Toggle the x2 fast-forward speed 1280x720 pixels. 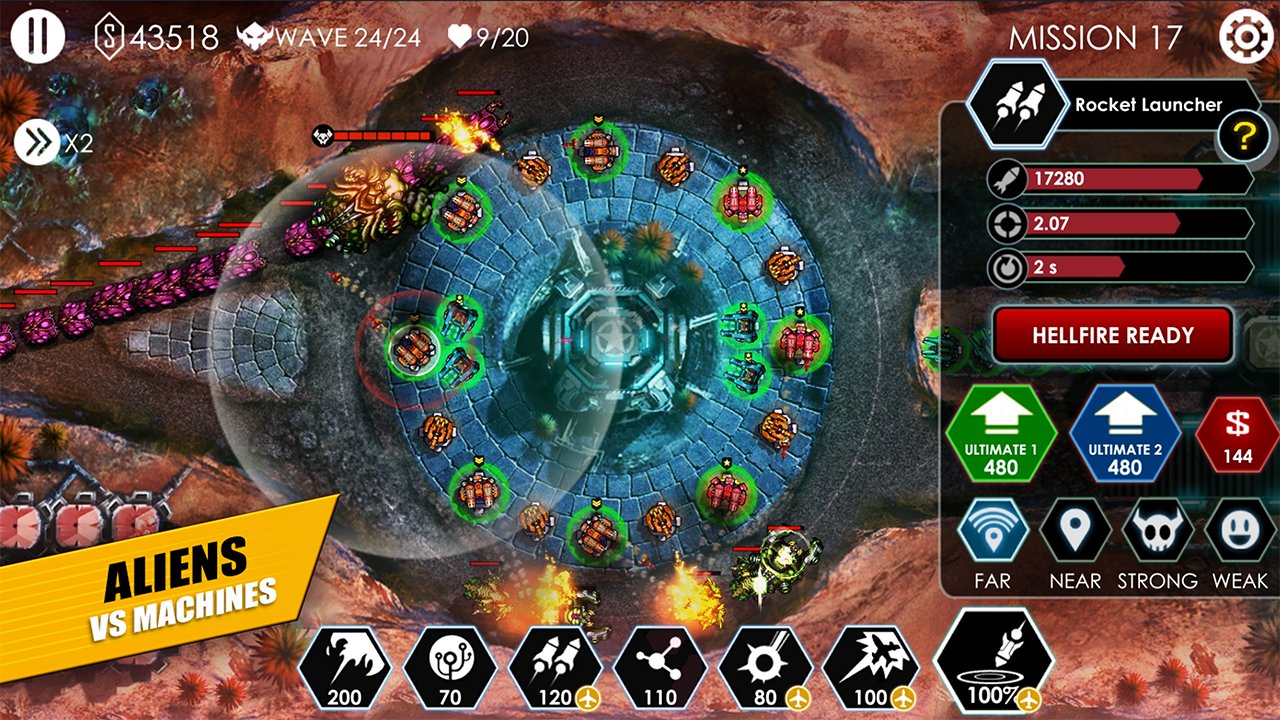[38, 143]
